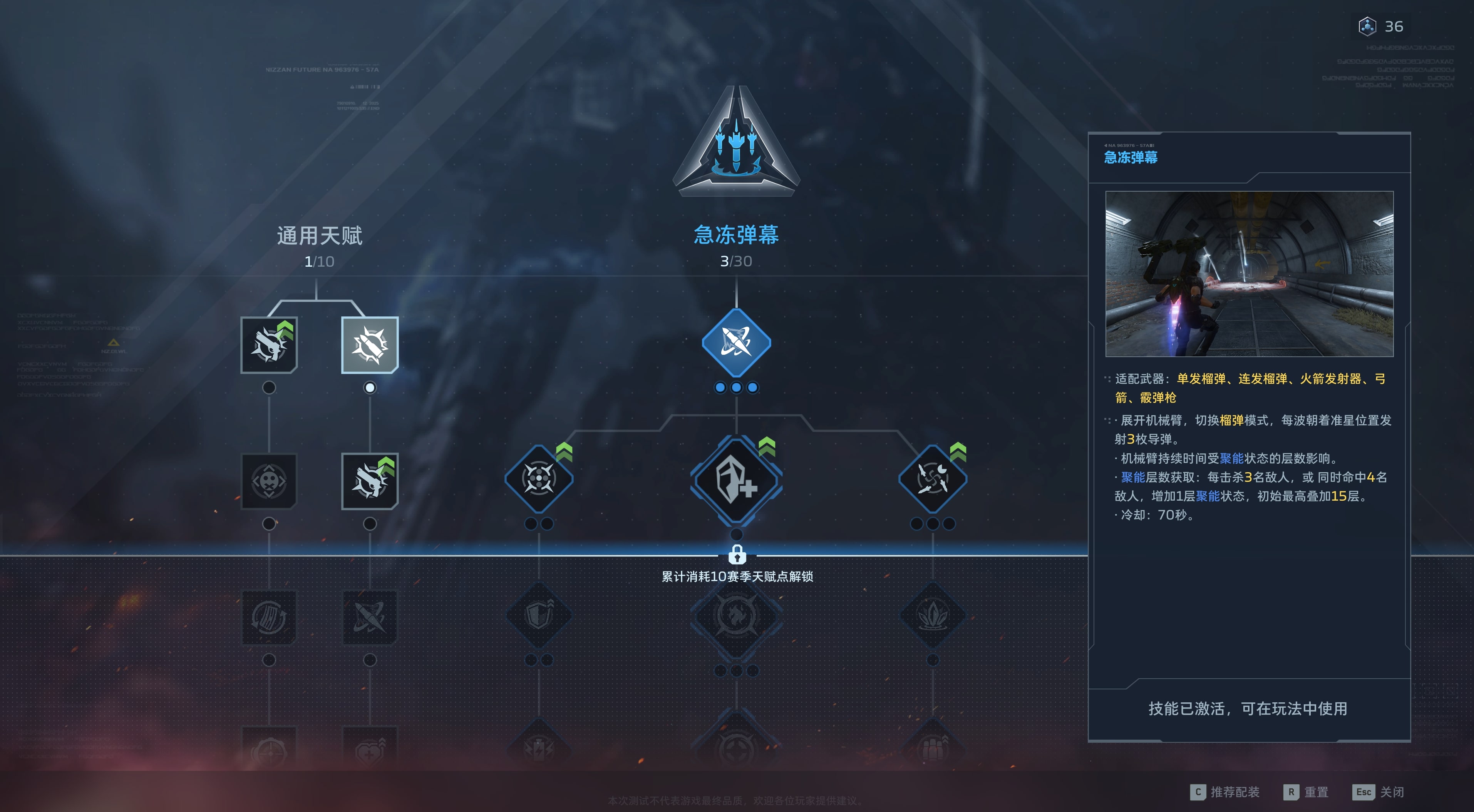1474x812 pixels.
Task: Choose the locked circular-arrows magazine square talent
Action: click(x=269, y=618)
